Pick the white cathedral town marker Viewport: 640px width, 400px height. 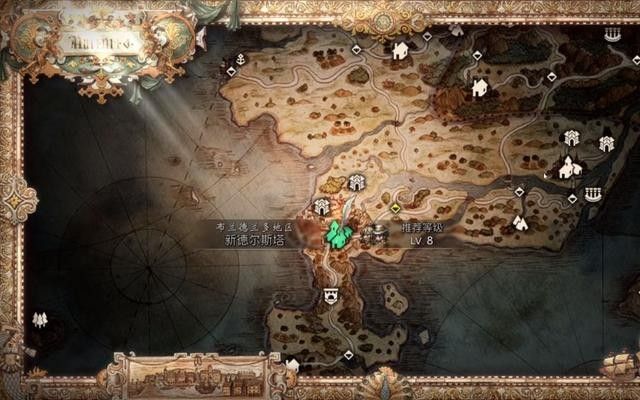(569, 167)
